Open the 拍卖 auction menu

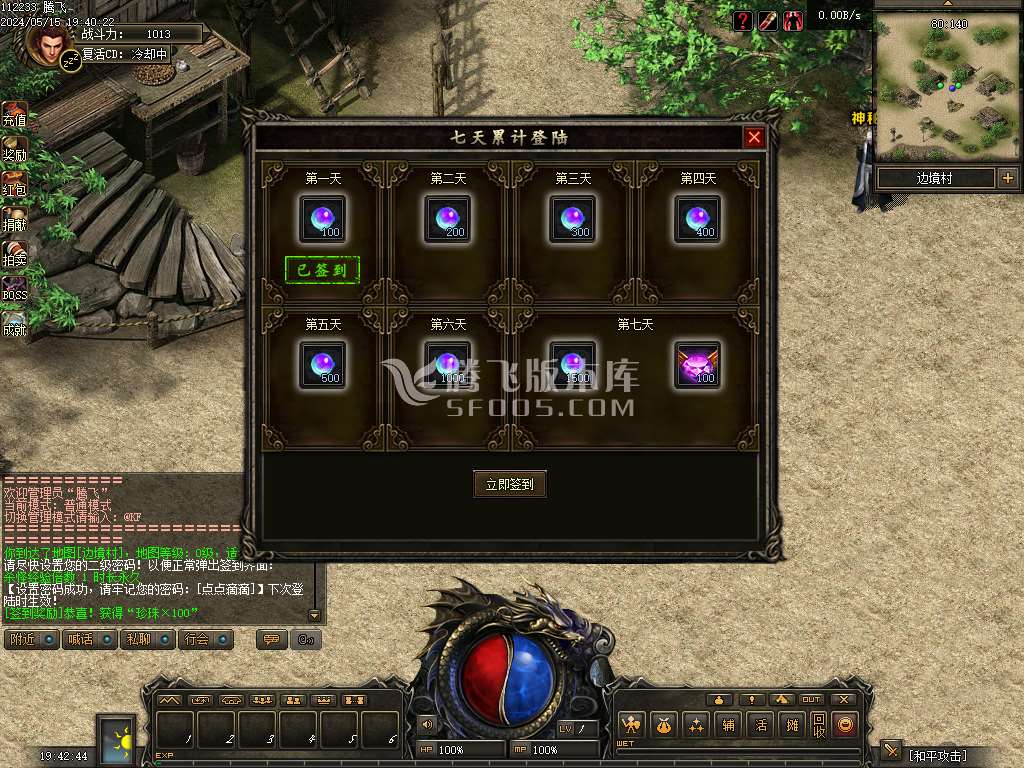(x=14, y=253)
